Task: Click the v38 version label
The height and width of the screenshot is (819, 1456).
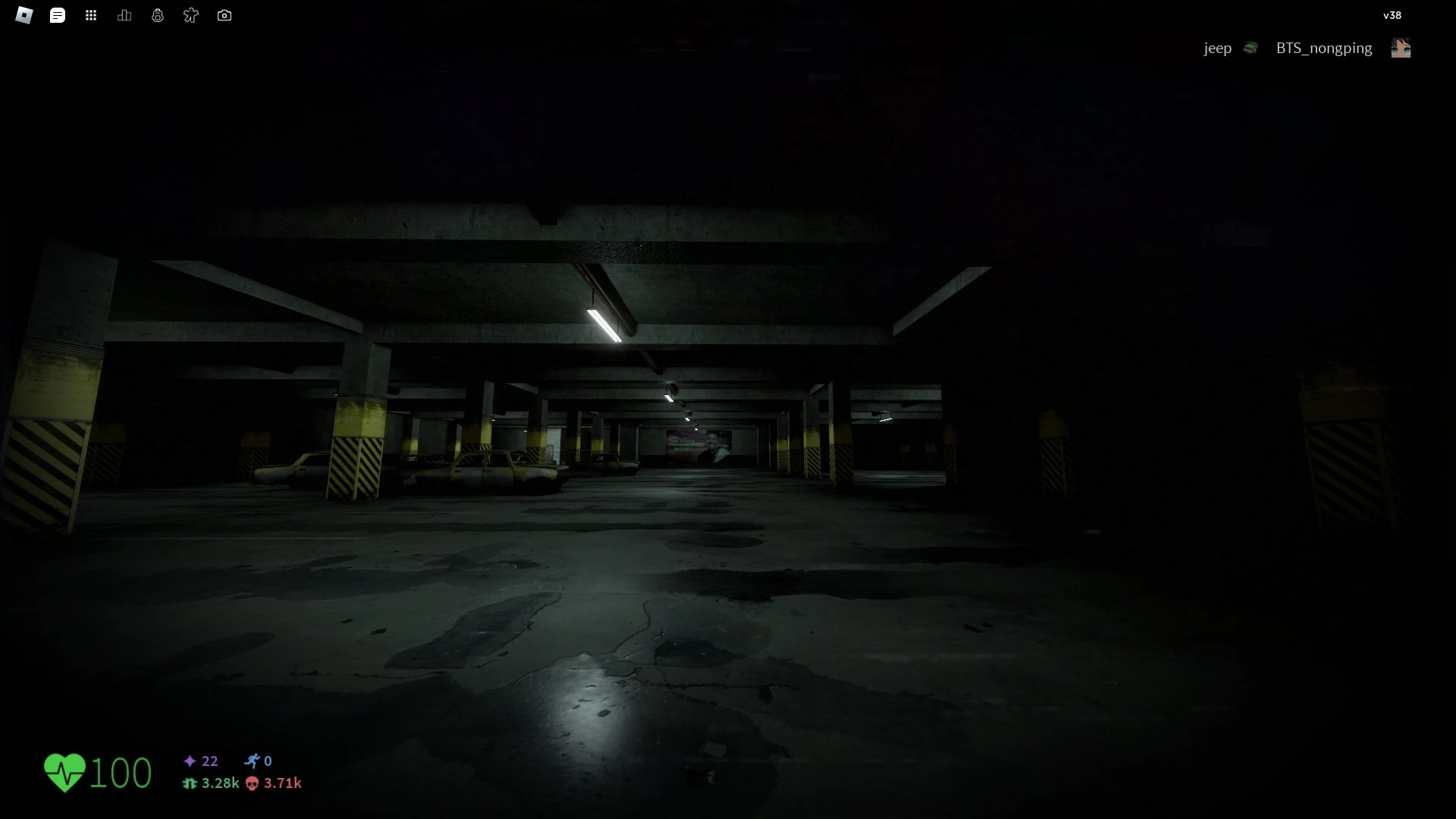Action: tap(1393, 14)
